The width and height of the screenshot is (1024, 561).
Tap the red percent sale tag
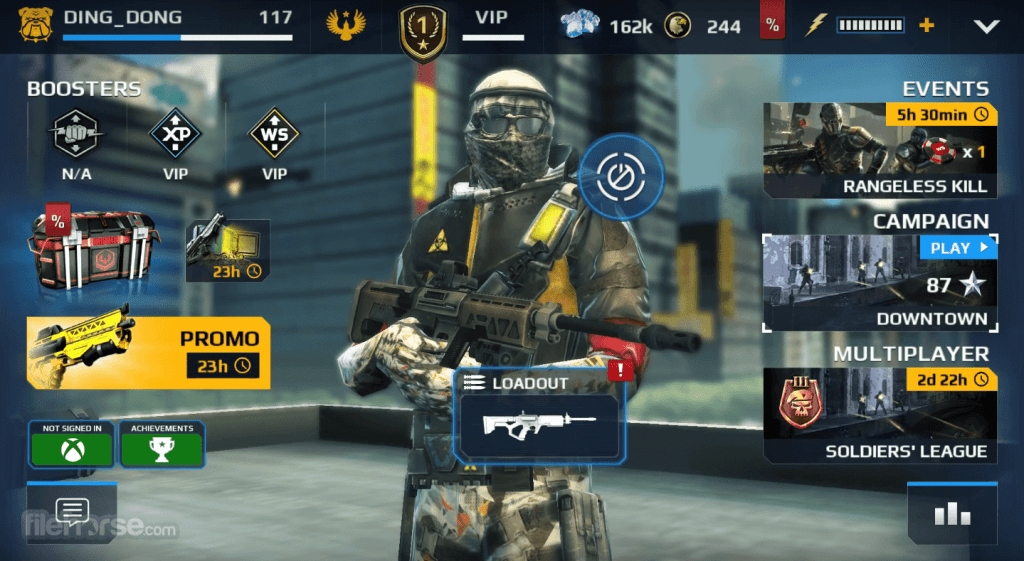click(x=772, y=25)
